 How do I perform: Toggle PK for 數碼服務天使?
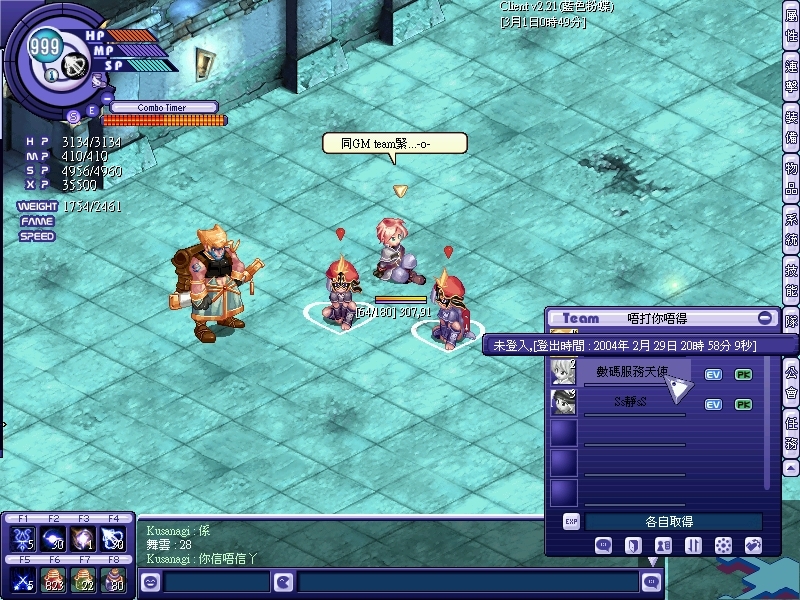point(743,375)
